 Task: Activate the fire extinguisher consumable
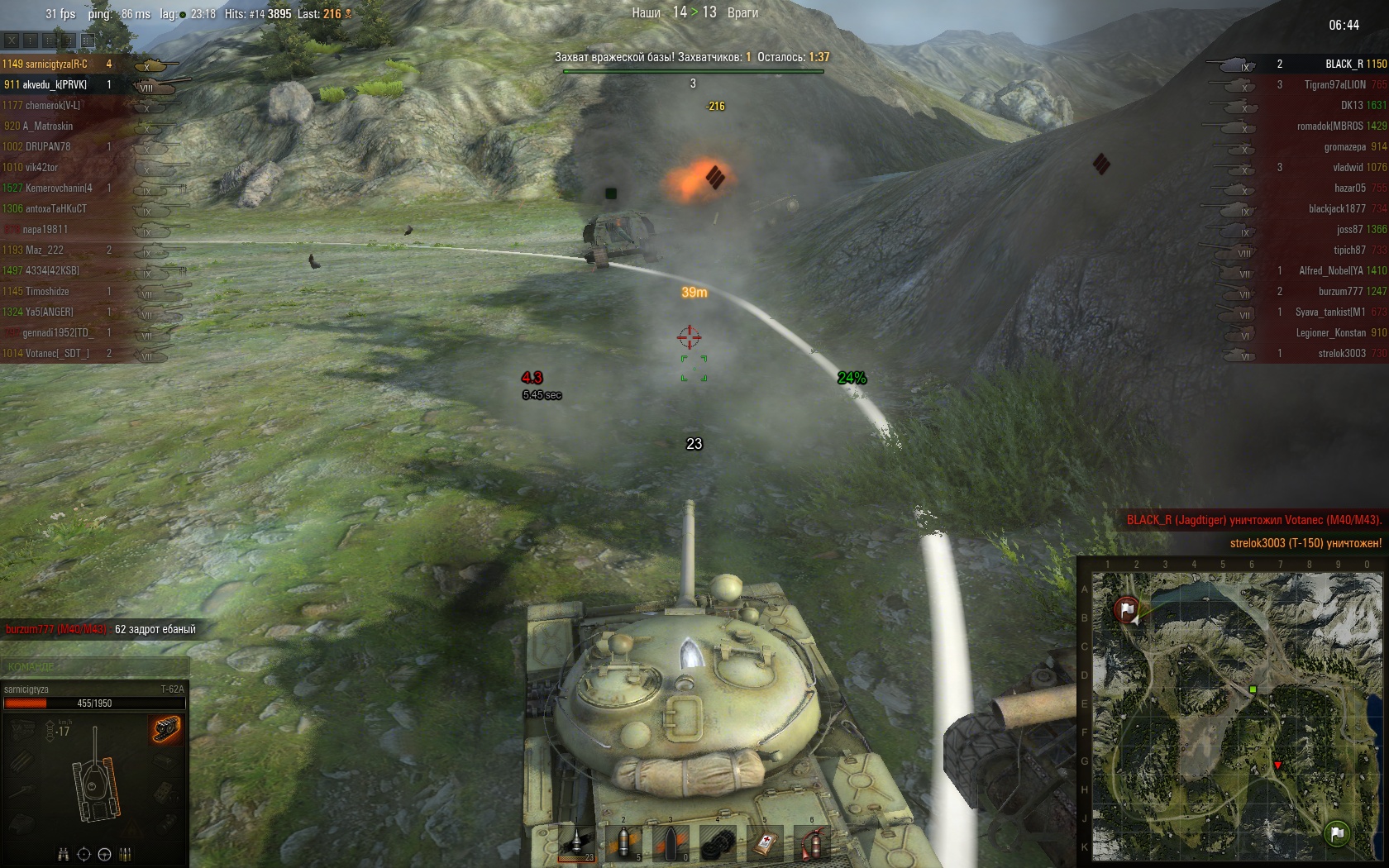coord(812,842)
